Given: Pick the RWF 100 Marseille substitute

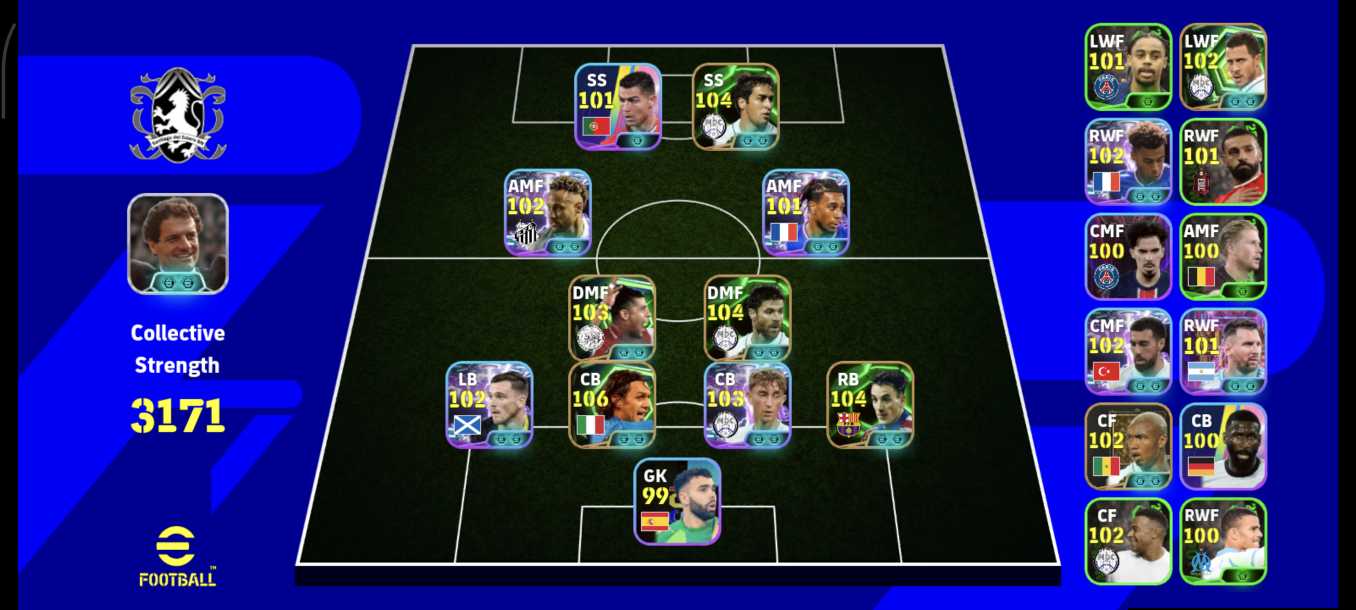Looking at the screenshot, I should click(x=1223, y=541).
